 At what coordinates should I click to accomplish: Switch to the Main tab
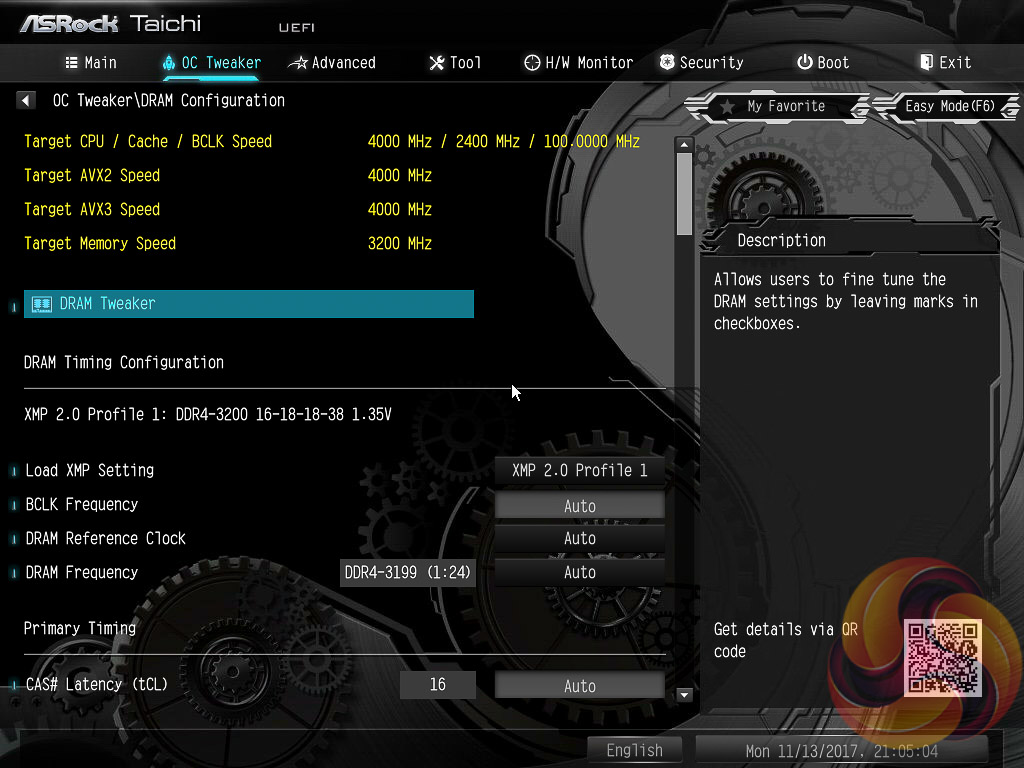91,62
